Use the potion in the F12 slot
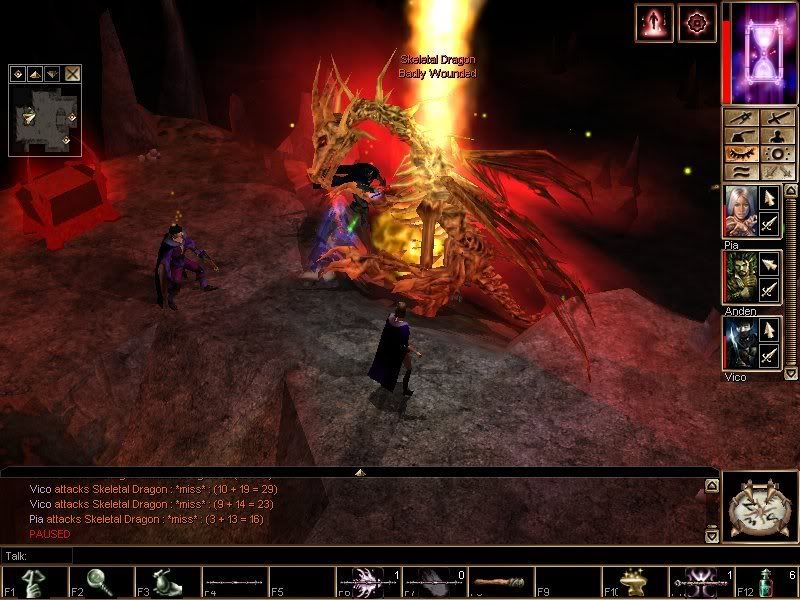800x600 pixels. coord(767,583)
